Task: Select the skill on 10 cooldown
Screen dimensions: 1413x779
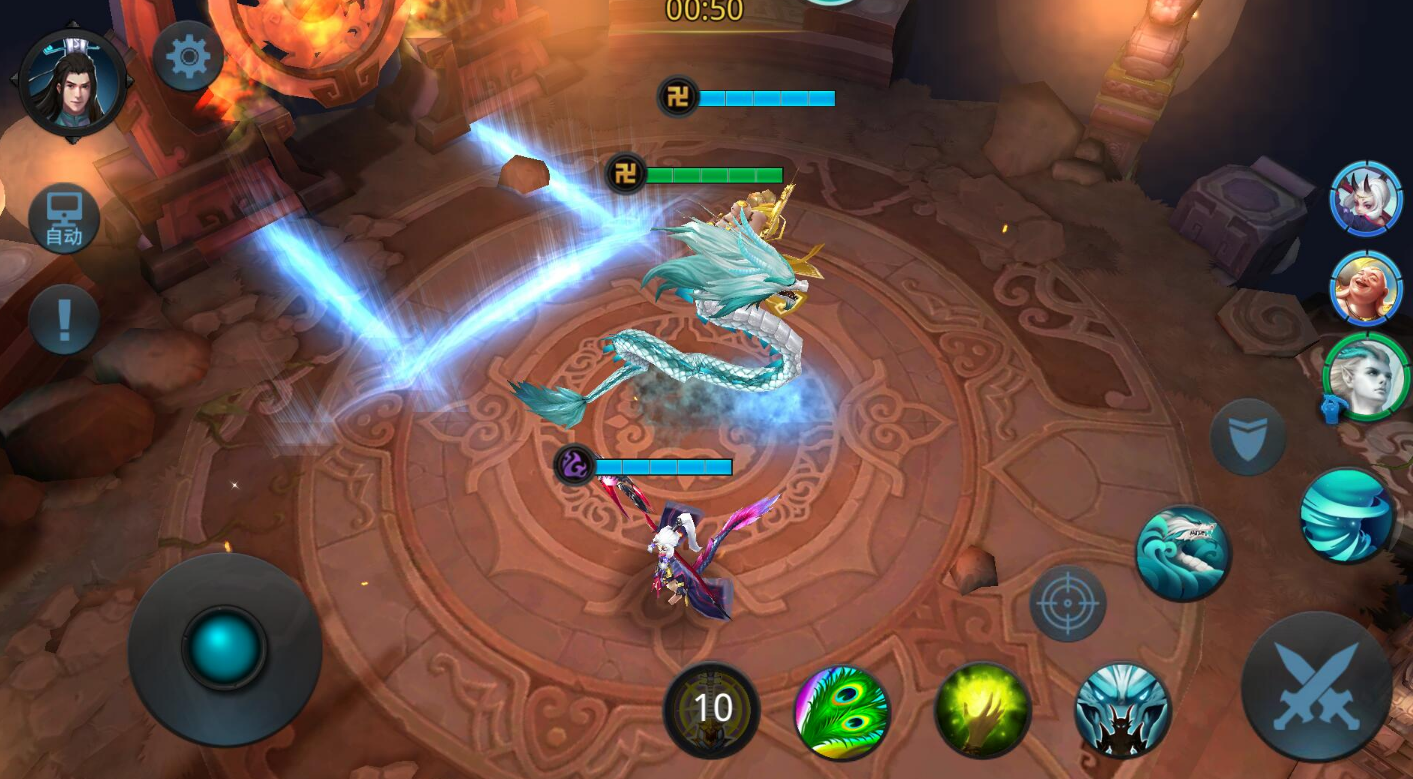Action: [x=712, y=709]
